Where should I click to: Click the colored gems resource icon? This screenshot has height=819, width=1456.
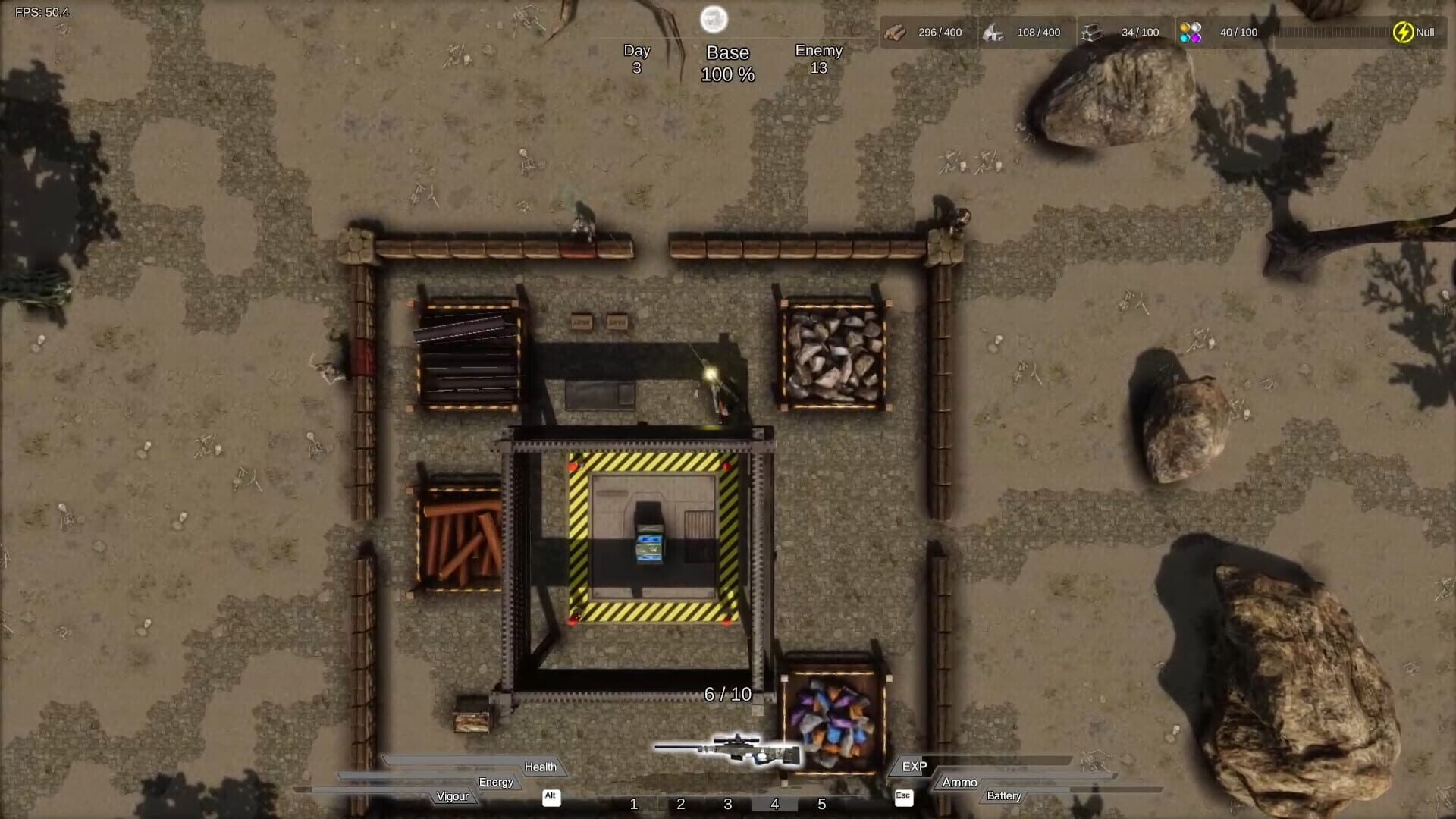[1191, 32]
